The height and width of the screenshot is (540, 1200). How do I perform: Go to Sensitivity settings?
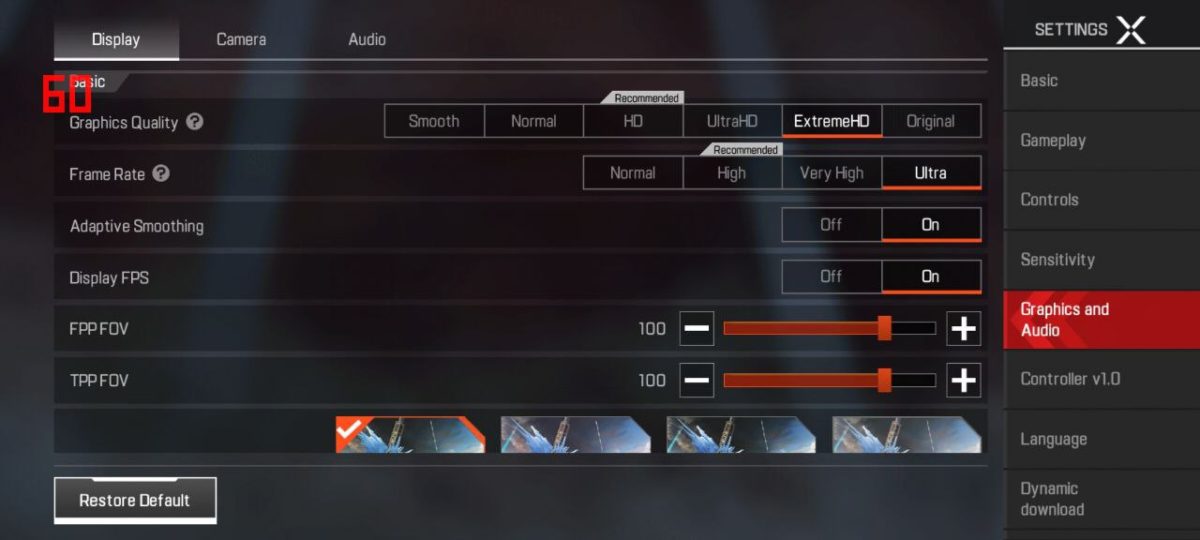pos(1057,260)
